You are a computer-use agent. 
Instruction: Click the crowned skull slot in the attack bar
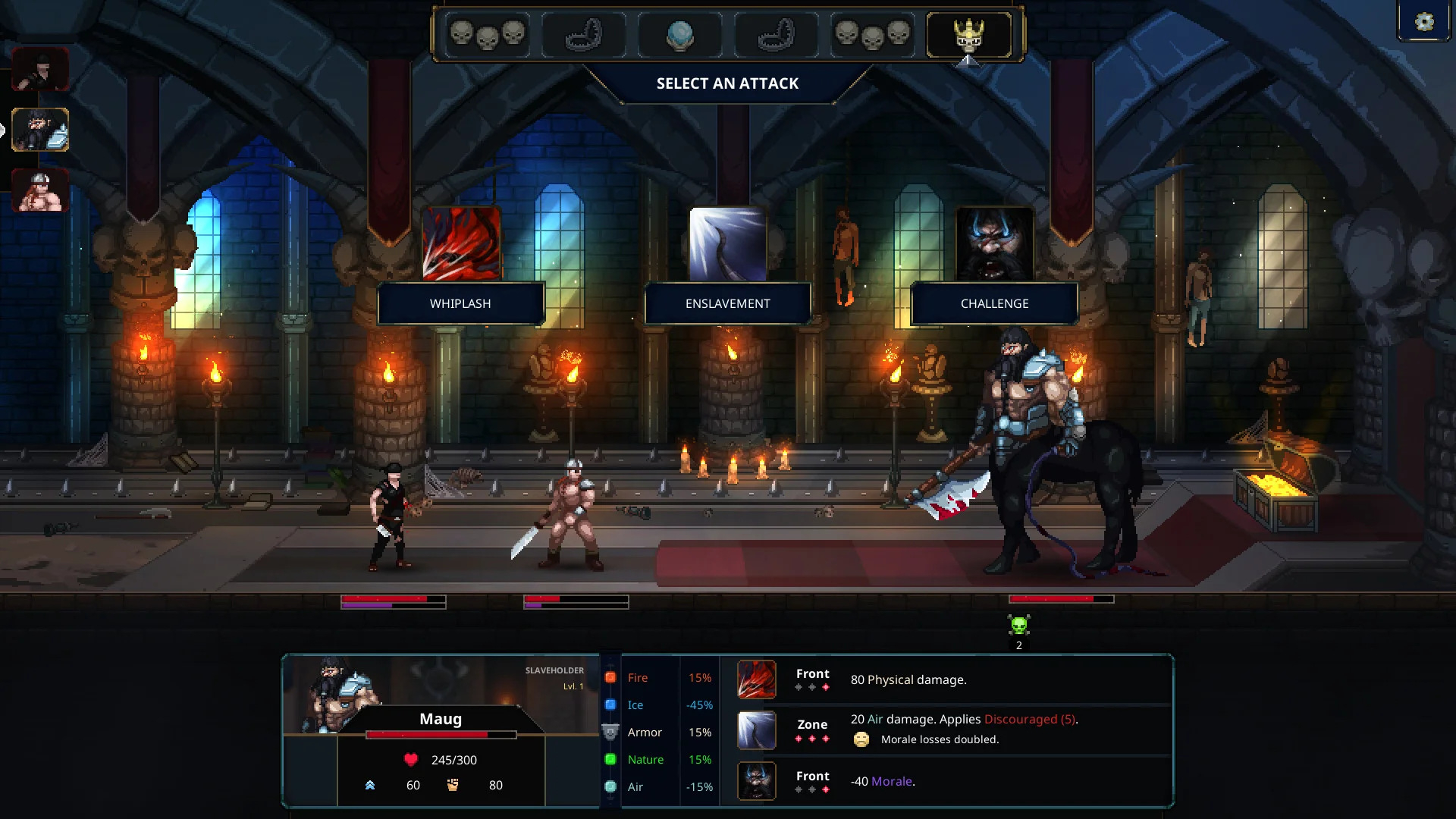click(x=968, y=34)
